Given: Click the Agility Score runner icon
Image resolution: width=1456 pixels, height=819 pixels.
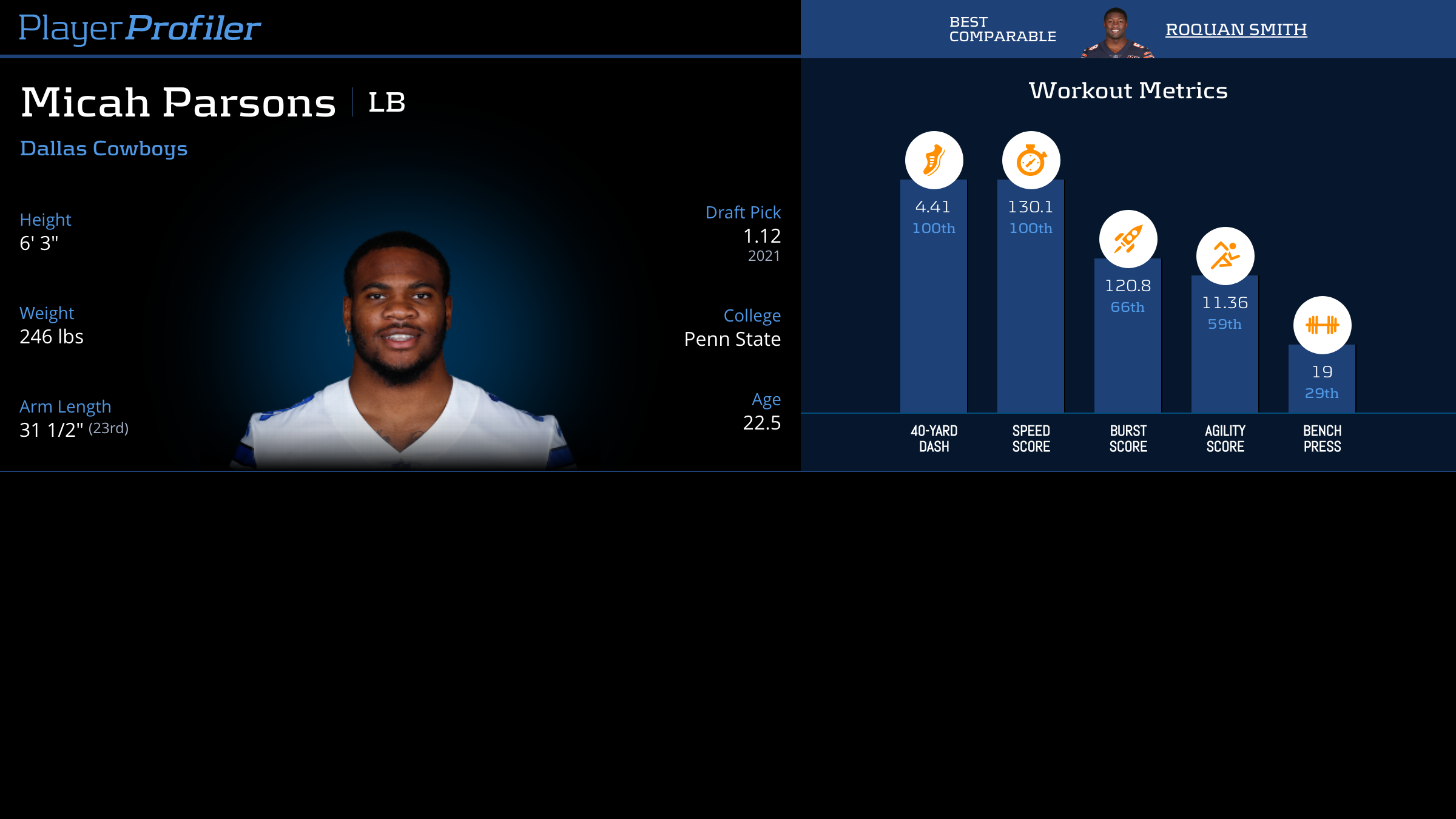Looking at the screenshot, I should (1225, 256).
